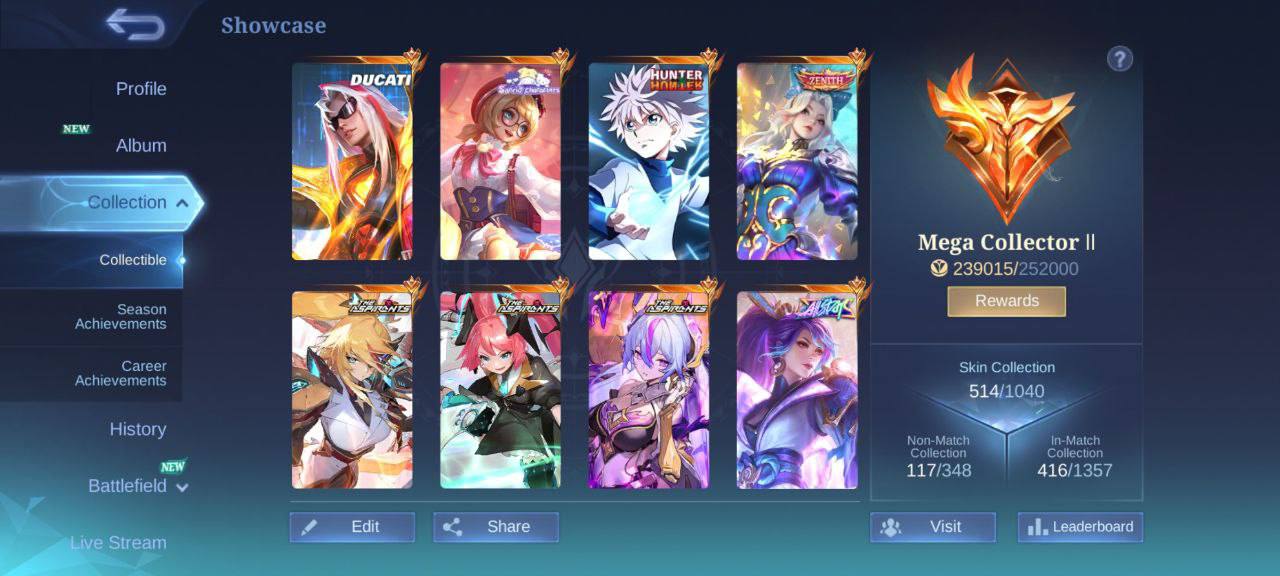Screen dimensions: 1280x576
Task: Open the Live Stream section
Action: 118,543
